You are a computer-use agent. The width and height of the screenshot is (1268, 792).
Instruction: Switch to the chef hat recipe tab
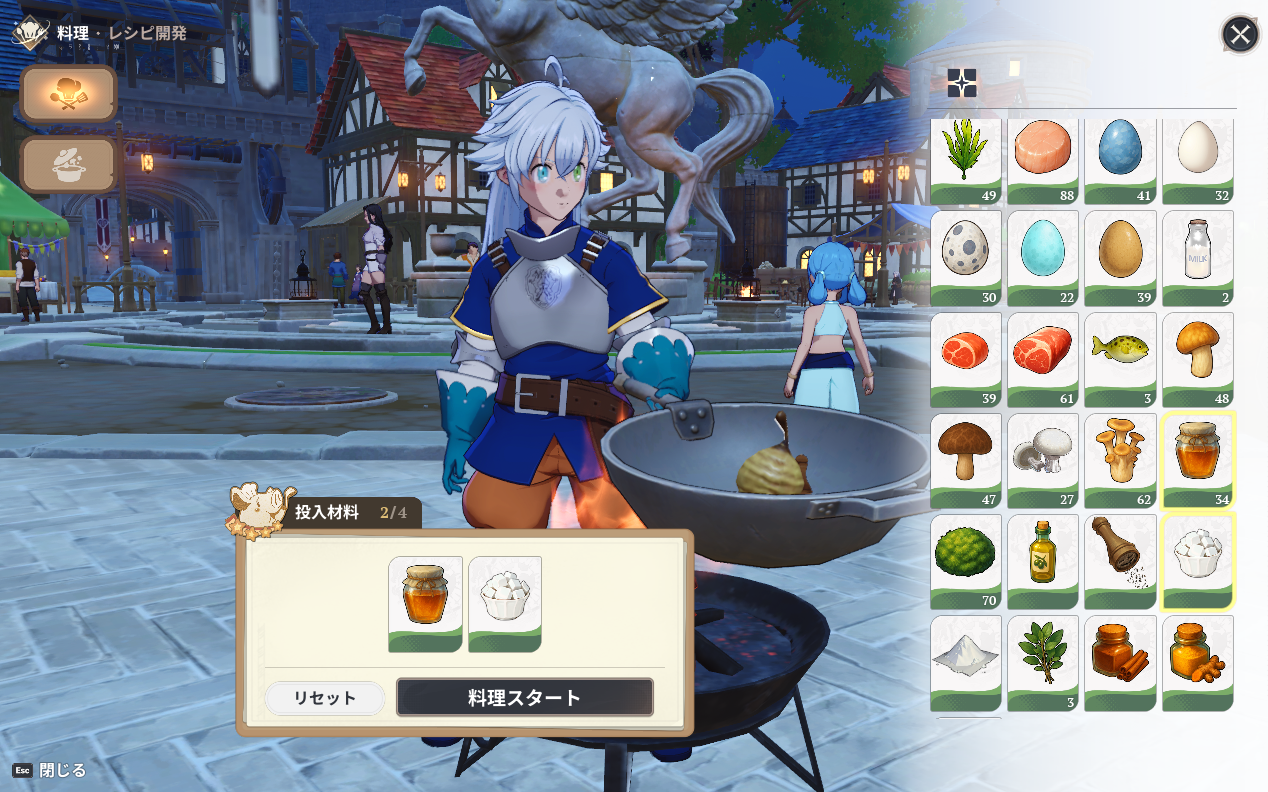(68, 93)
